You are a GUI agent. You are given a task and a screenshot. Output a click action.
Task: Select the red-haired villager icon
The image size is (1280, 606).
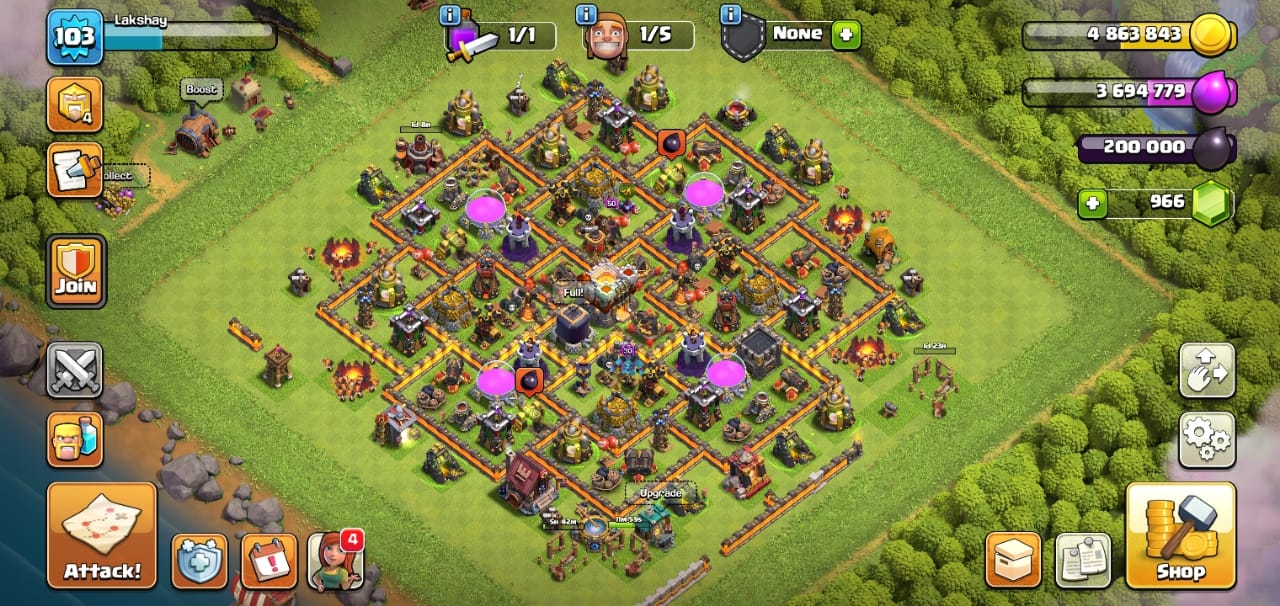click(x=334, y=561)
